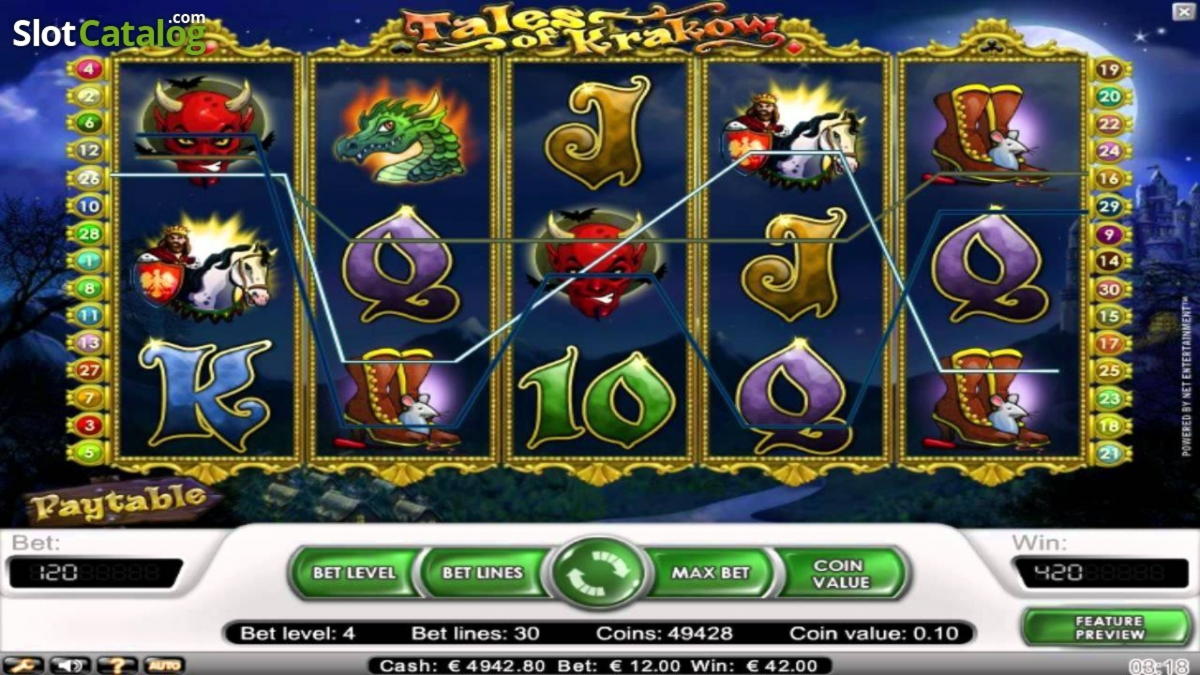Launch the Feature Preview
The height and width of the screenshot is (675, 1200).
[1109, 627]
